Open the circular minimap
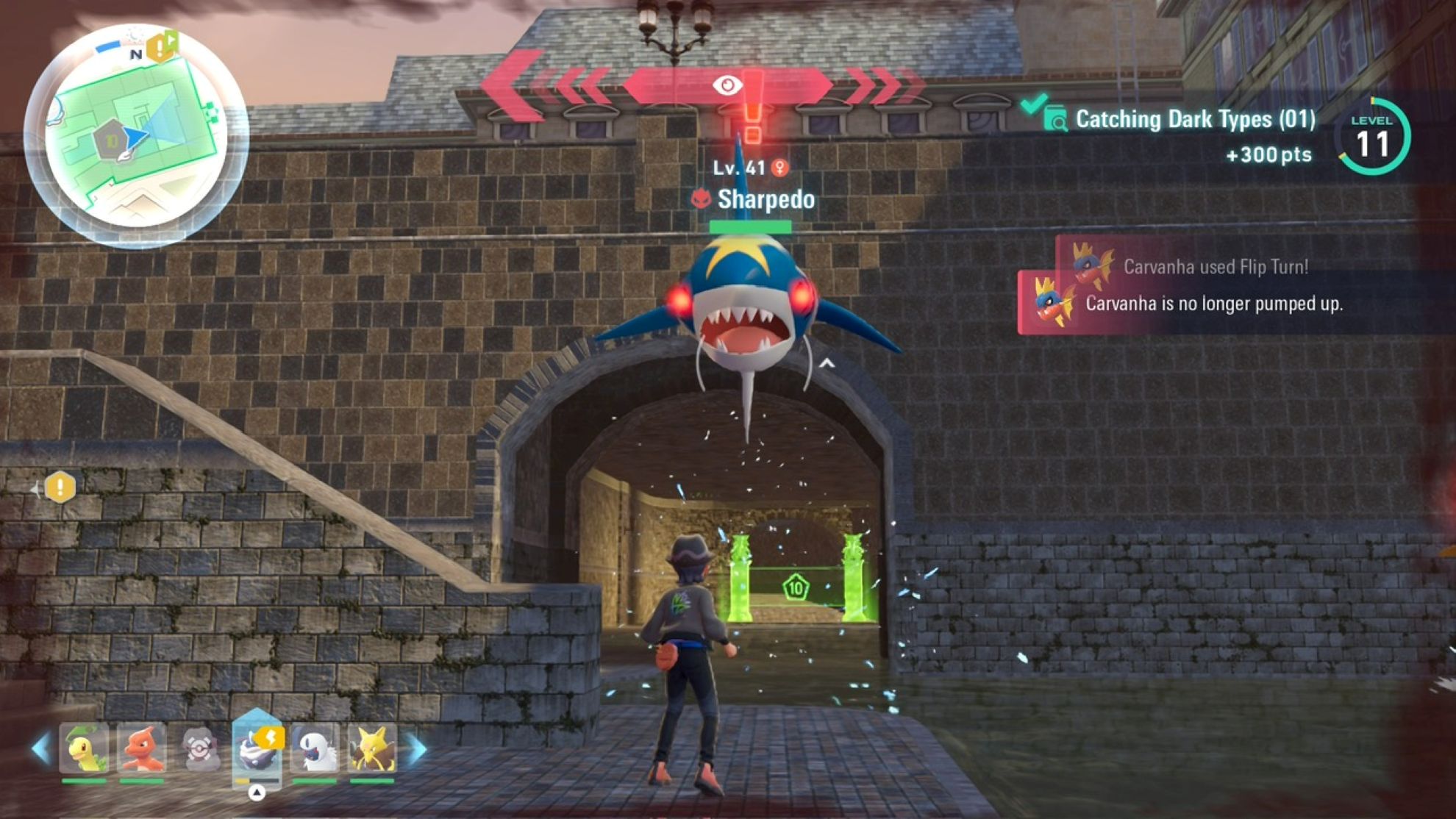 [136, 136]
